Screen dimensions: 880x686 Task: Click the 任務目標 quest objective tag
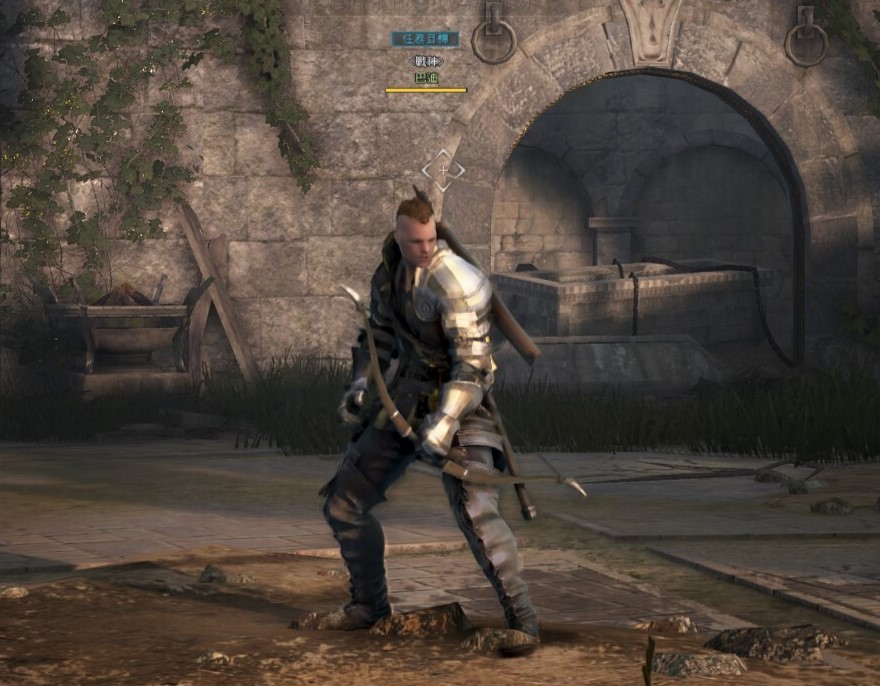425,39
